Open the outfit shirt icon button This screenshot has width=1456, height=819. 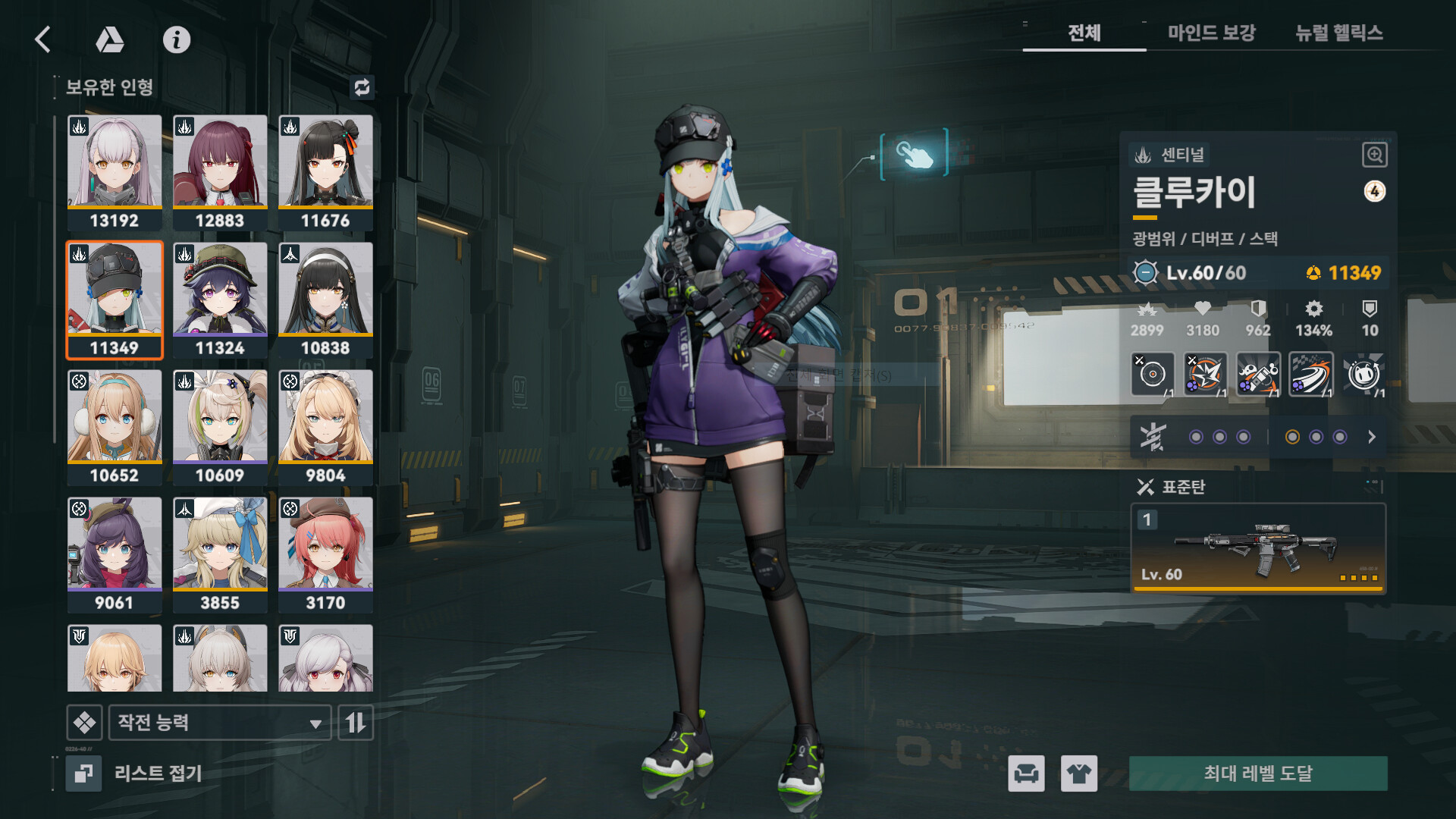(x=1078, y=773)
